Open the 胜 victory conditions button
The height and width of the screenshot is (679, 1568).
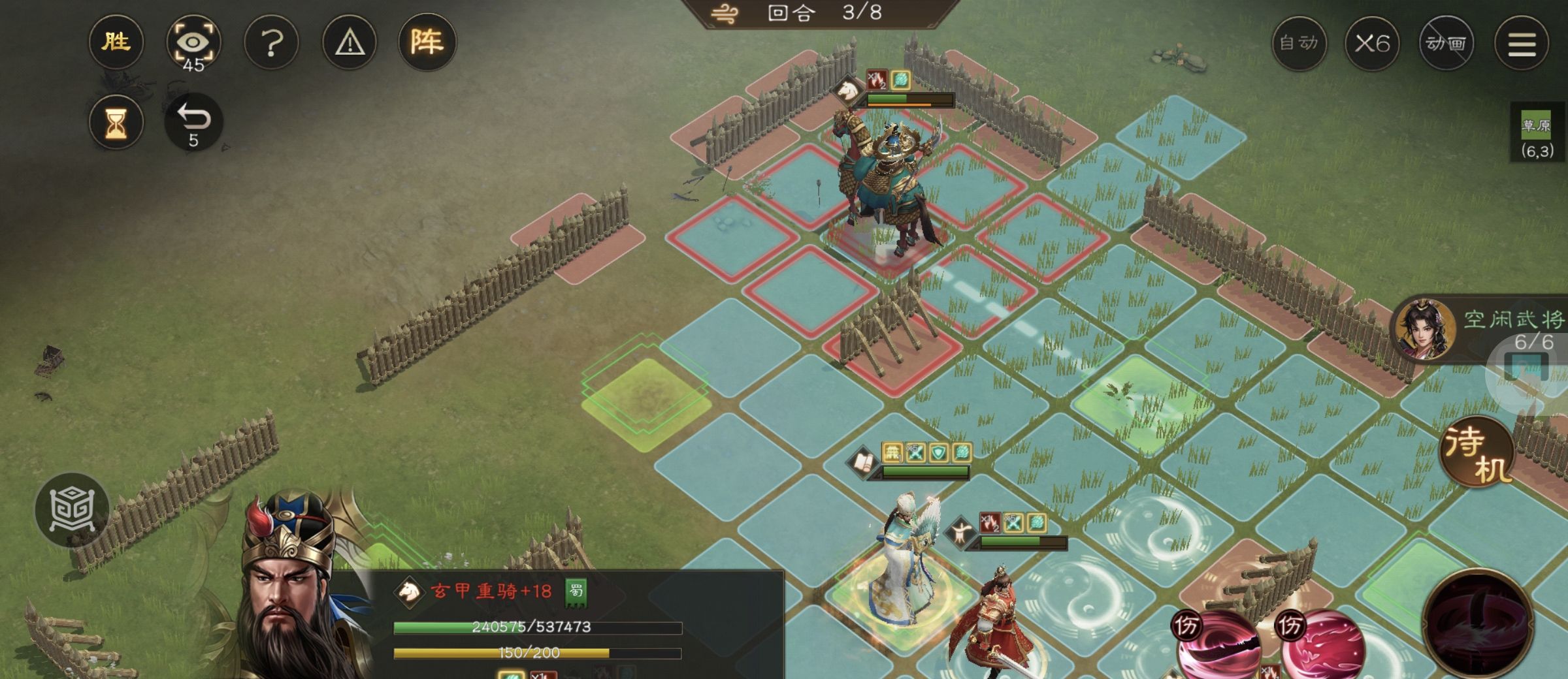(x=116, y=42)
